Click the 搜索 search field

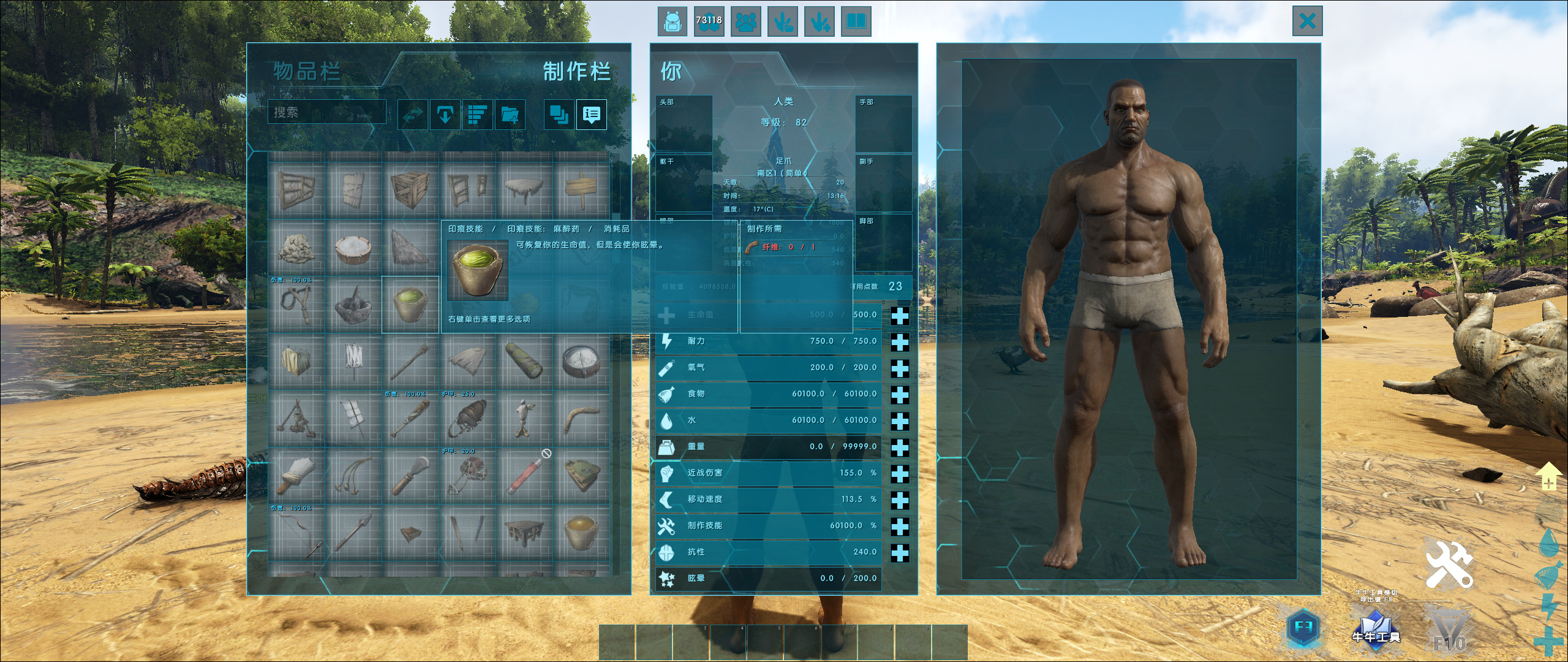pyautogui.click(x=327, y=112)
